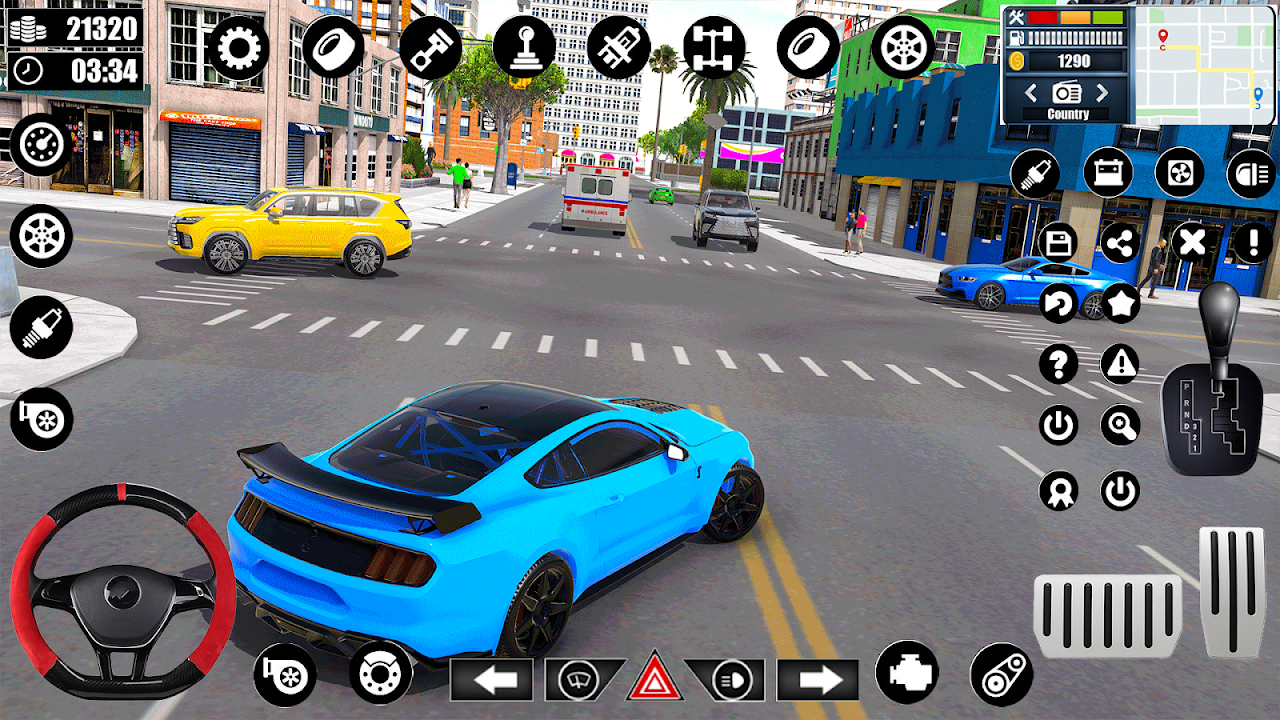Click the magnifying glass zoom icon
Viewport: 1280px width, 720px height.
(x=1120, y=426)
